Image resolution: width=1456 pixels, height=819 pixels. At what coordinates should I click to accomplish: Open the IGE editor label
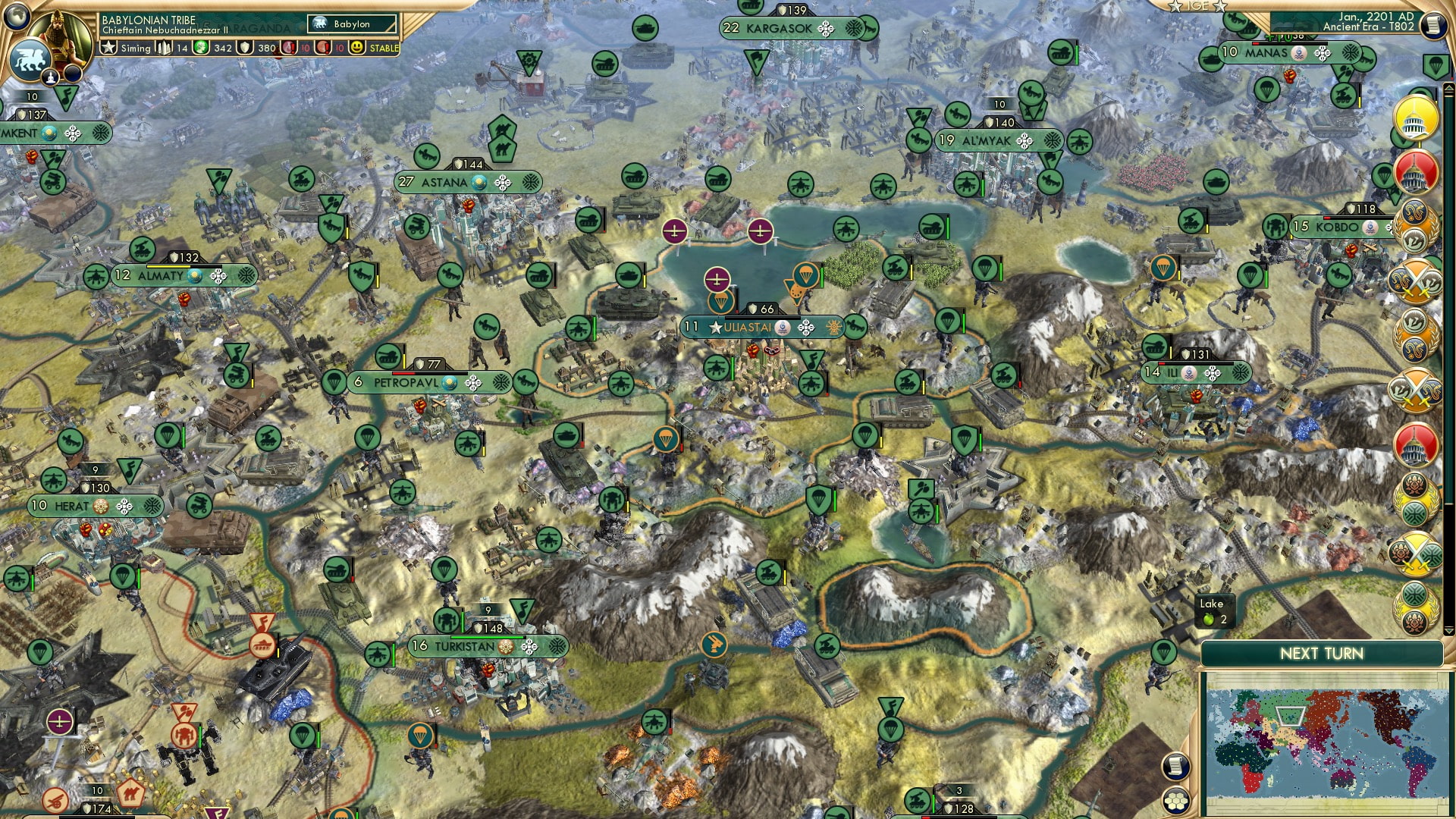pyautogui.click(x=1197, y=6)
